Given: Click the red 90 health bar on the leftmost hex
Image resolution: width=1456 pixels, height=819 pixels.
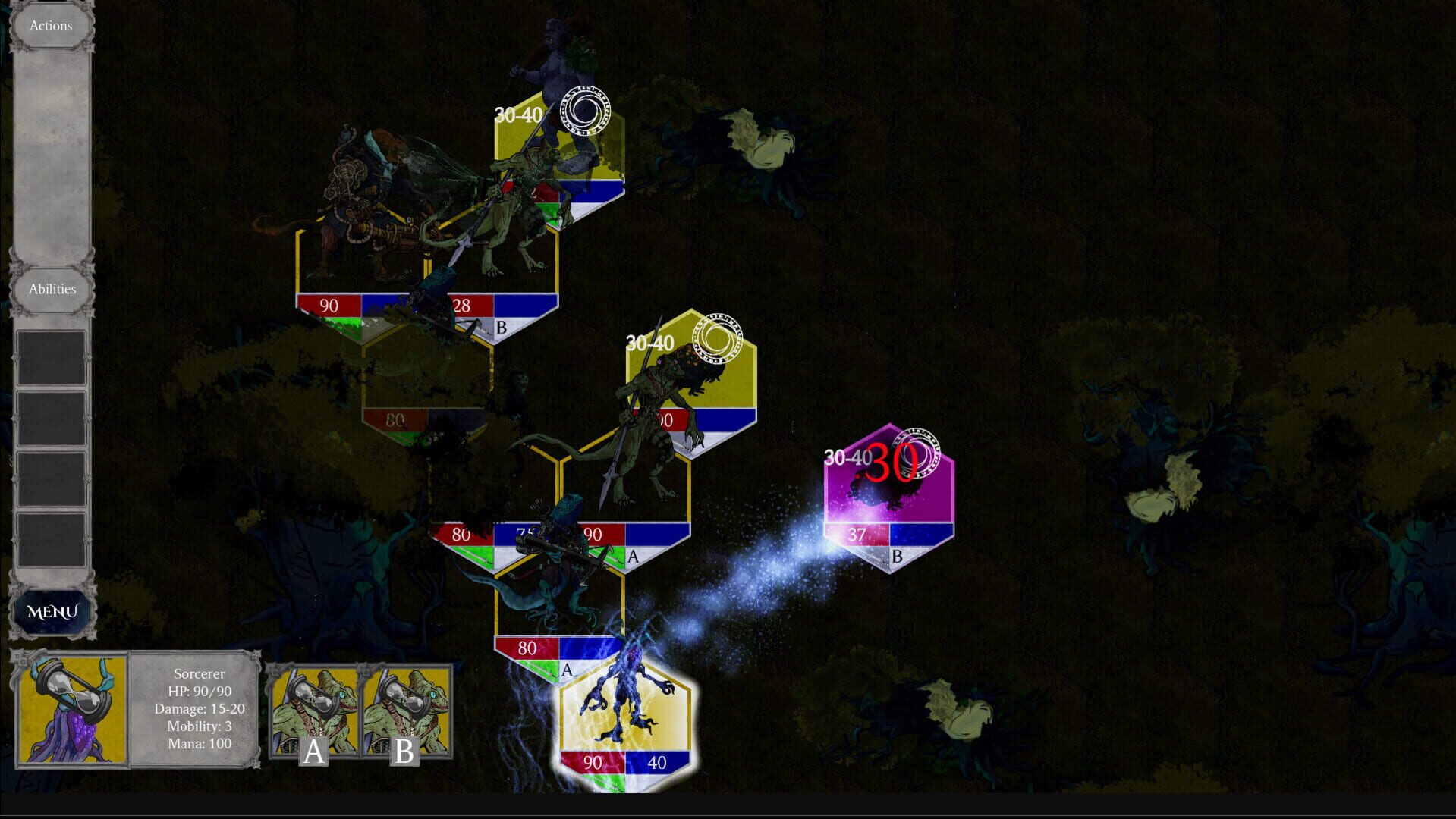Looking at the screenshot, I should (x=329, y=306).
